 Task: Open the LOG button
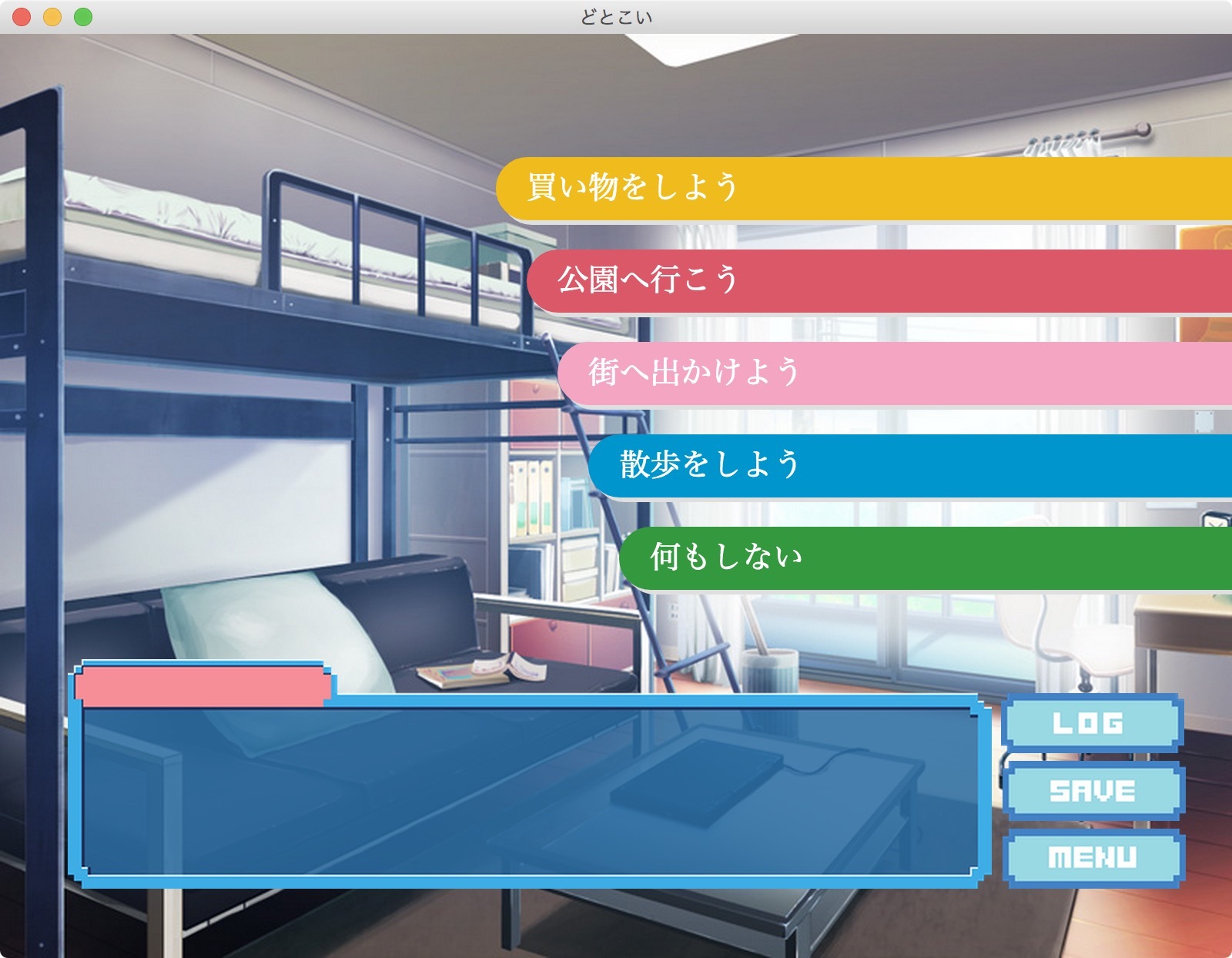1092,722
